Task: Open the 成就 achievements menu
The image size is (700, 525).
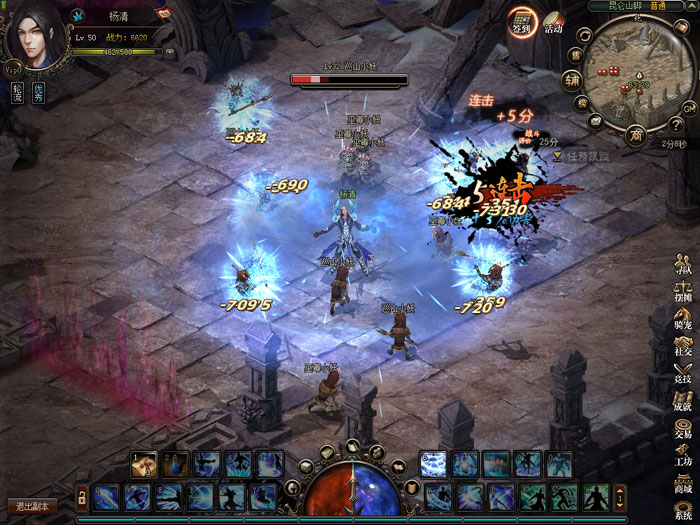Action: [x=683, y=400]
